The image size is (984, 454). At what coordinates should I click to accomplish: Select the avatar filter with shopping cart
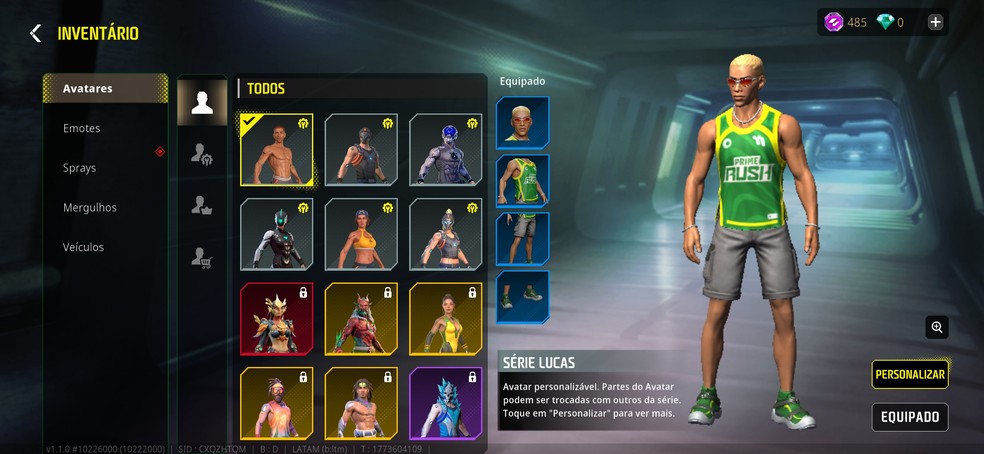coord(202,259)
